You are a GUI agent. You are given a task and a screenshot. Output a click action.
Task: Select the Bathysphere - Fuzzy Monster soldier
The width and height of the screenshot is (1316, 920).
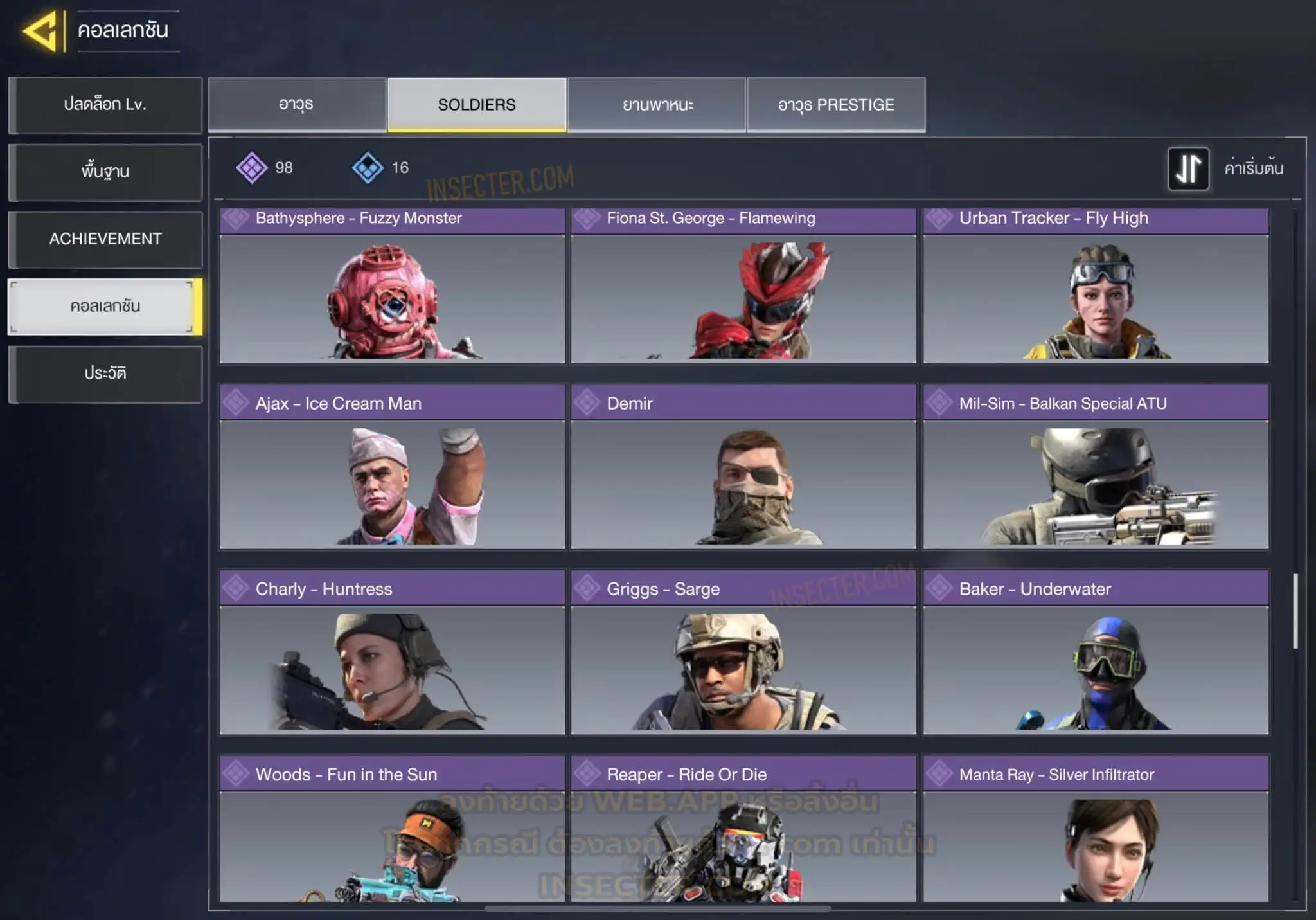[x=392, y=286]
